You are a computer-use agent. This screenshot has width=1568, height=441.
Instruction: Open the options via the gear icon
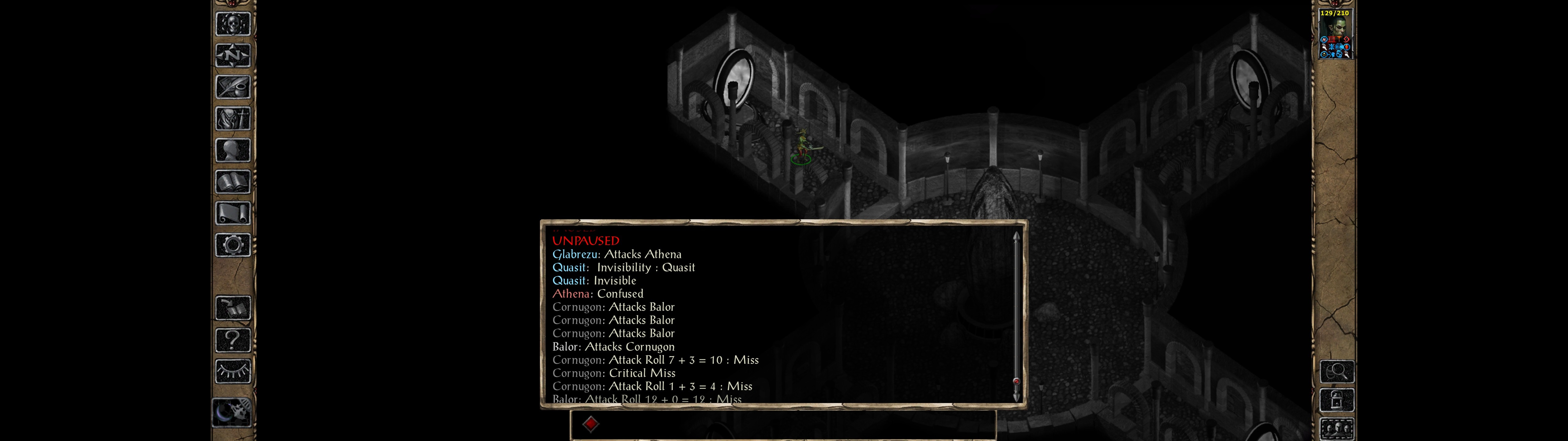tap(233, 246)
